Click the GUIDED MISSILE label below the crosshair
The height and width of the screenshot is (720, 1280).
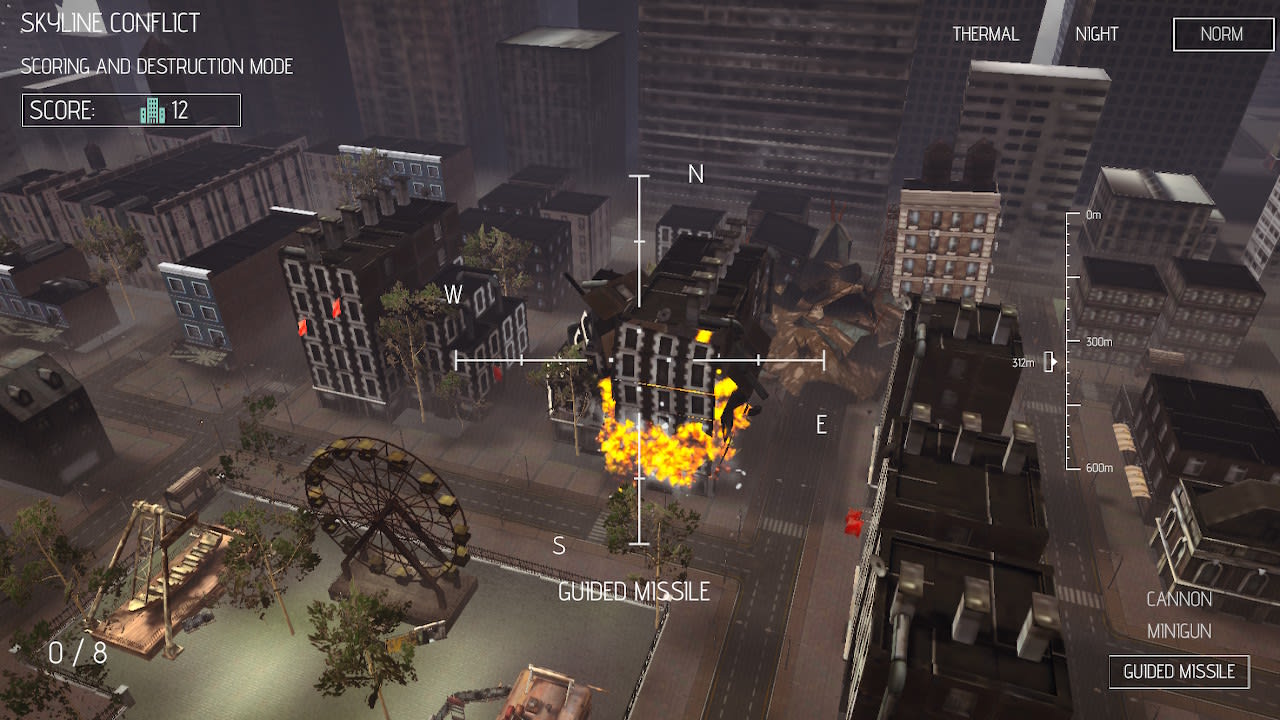pyautogui.click(x=636, y=591)
